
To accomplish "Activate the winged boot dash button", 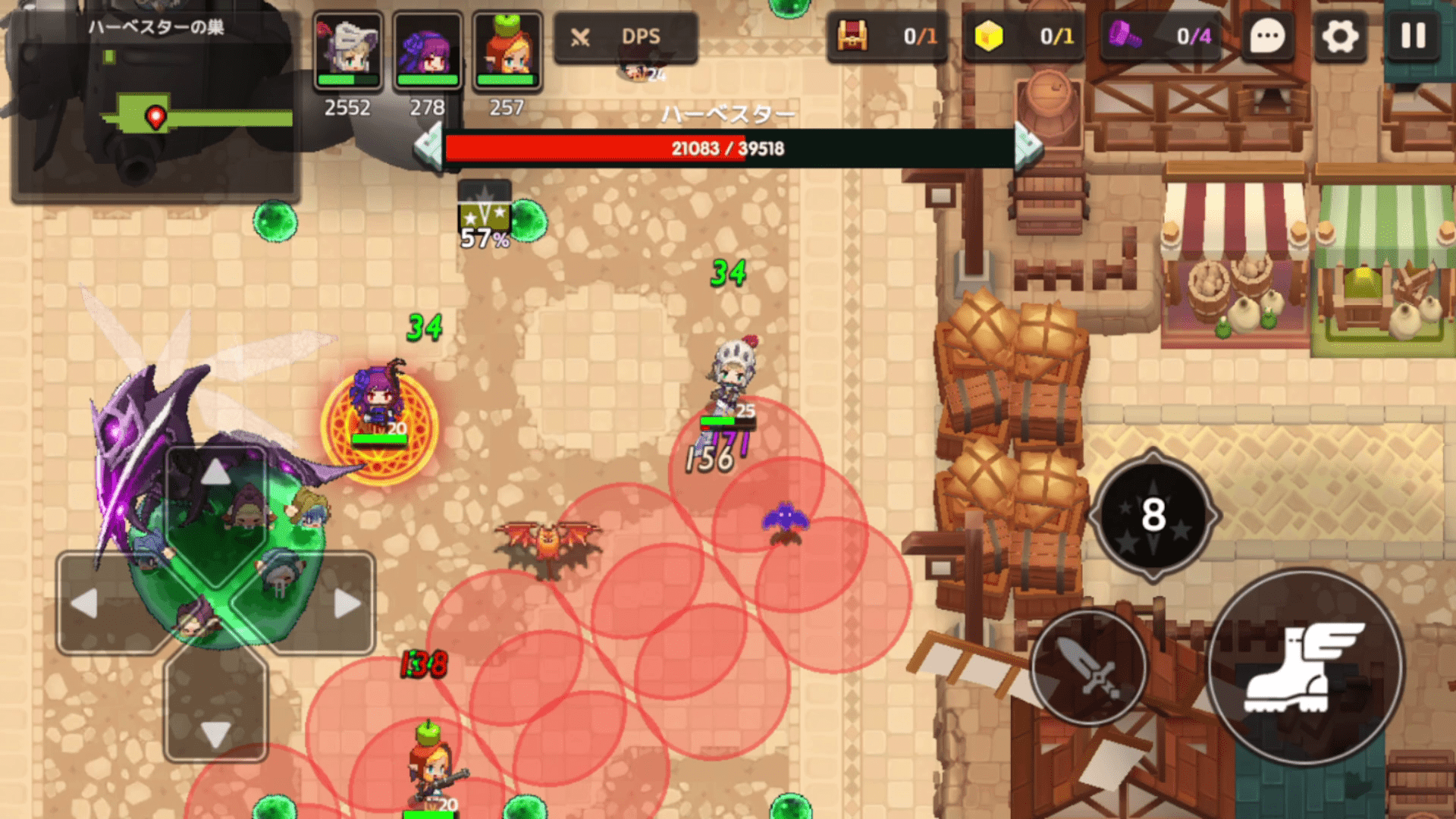I will click(x=1305, y=667).
